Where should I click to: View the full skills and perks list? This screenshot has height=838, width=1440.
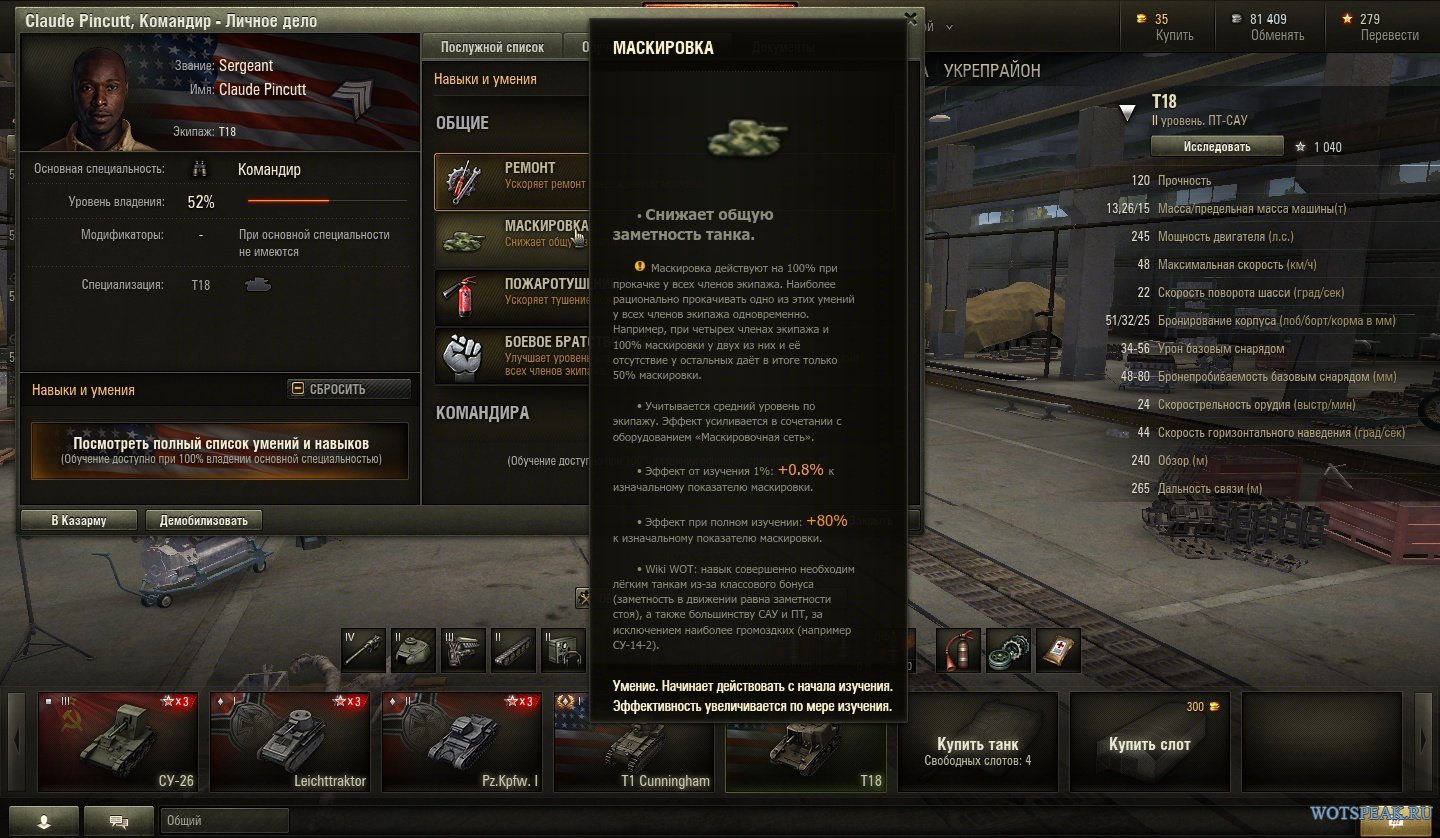(220, 450)
